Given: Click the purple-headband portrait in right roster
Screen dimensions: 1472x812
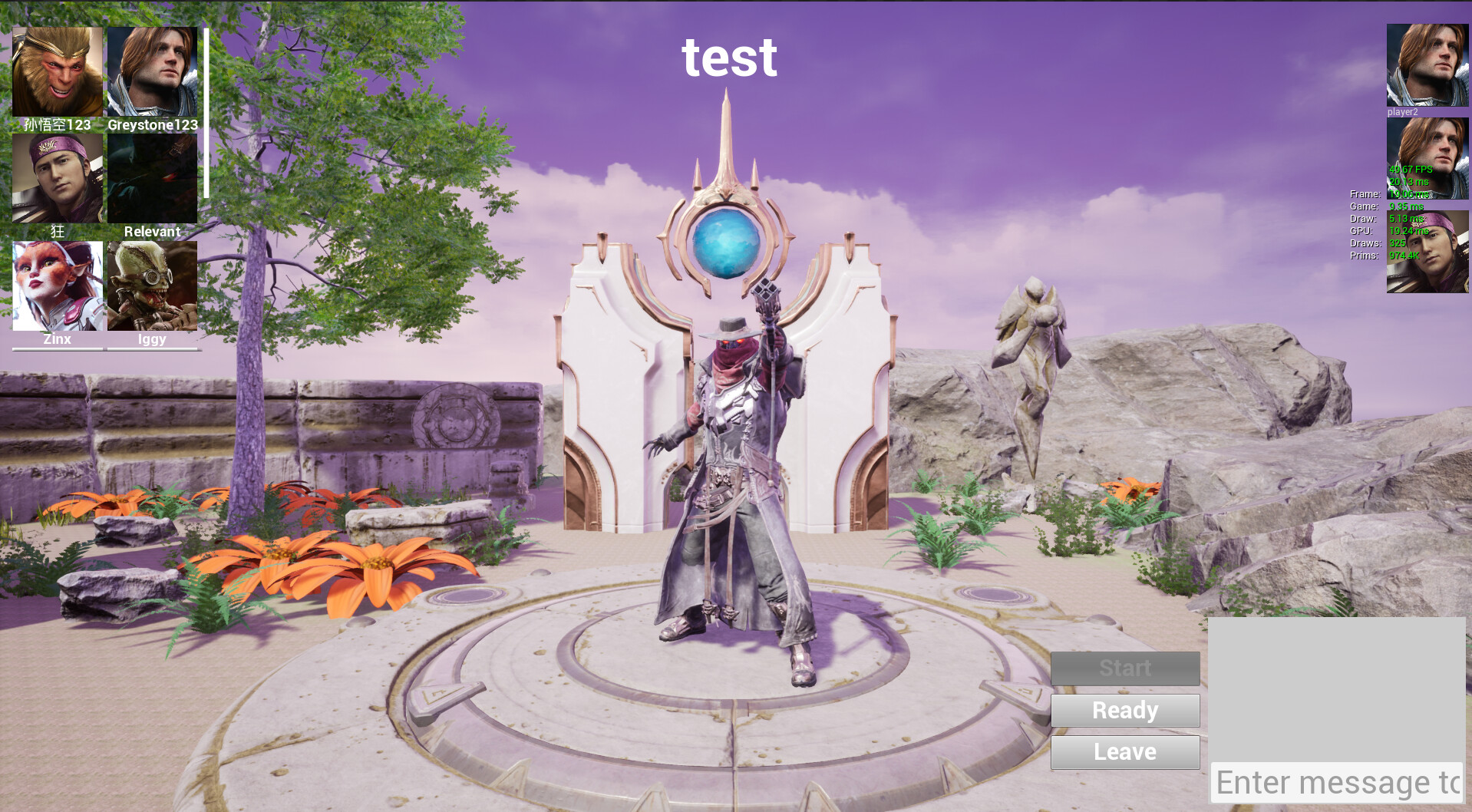Looking at the screenshot, I should pyautogui.click(x=1426, y=253).
